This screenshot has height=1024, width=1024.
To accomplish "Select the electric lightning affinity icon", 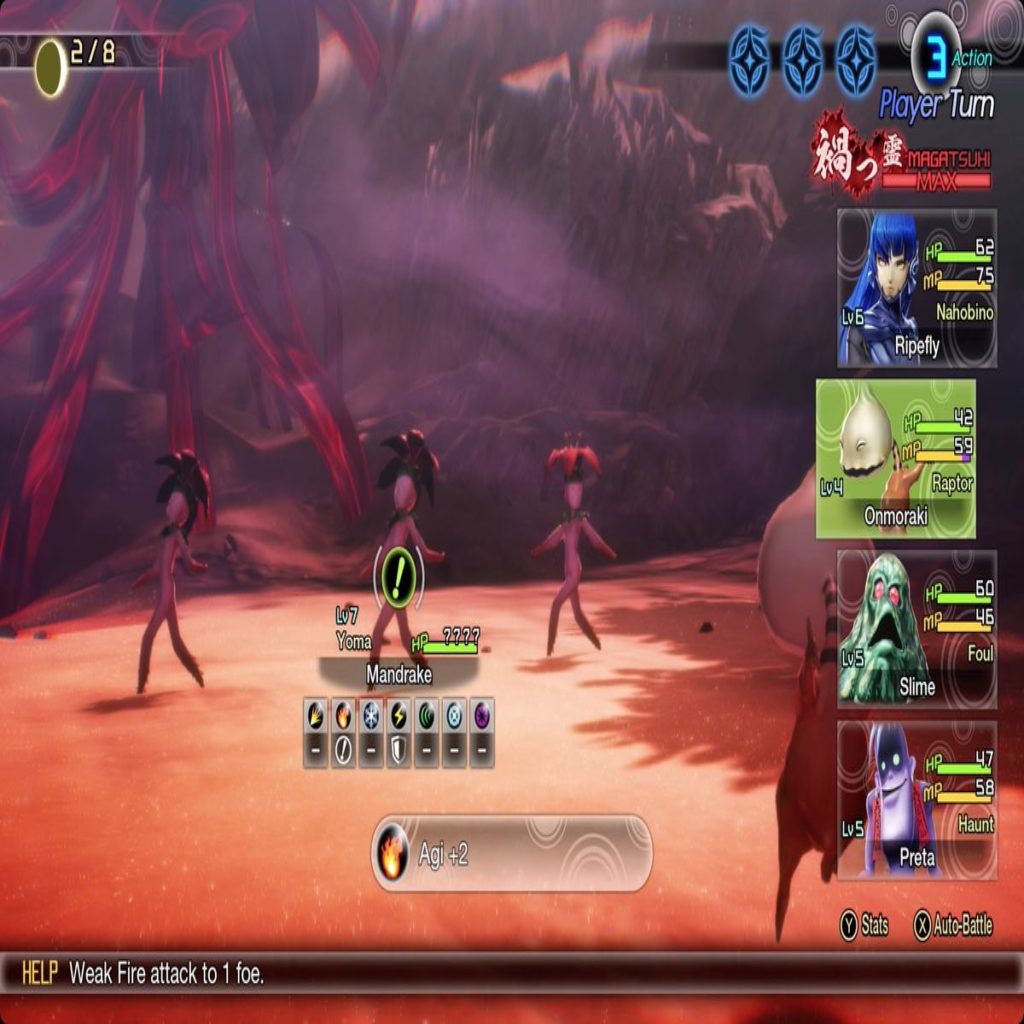I will 399,715.
